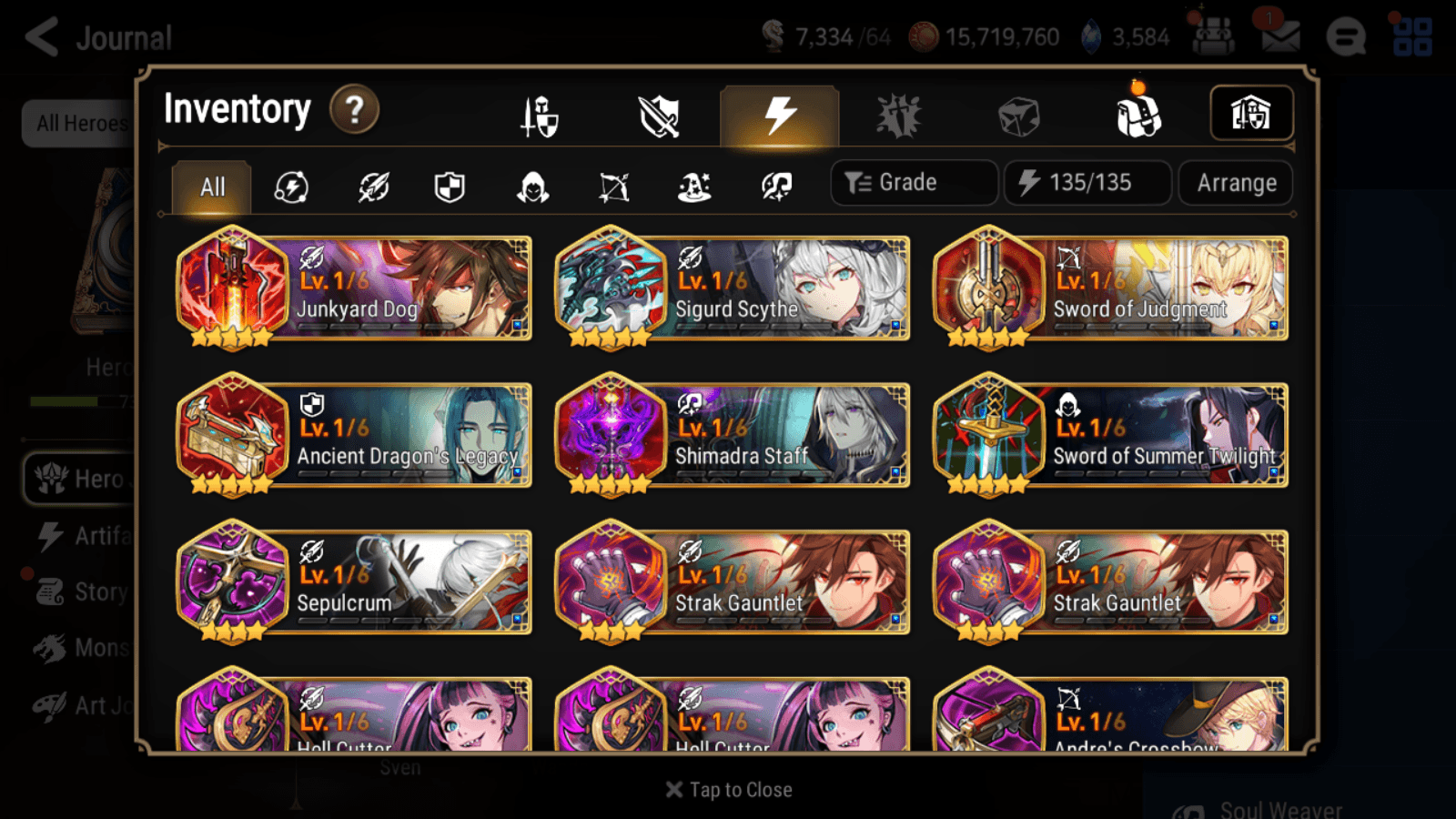Viewport: 1456px width, 819px height.
Task: Open the Inventory help question mark
Action: (353, 109)
